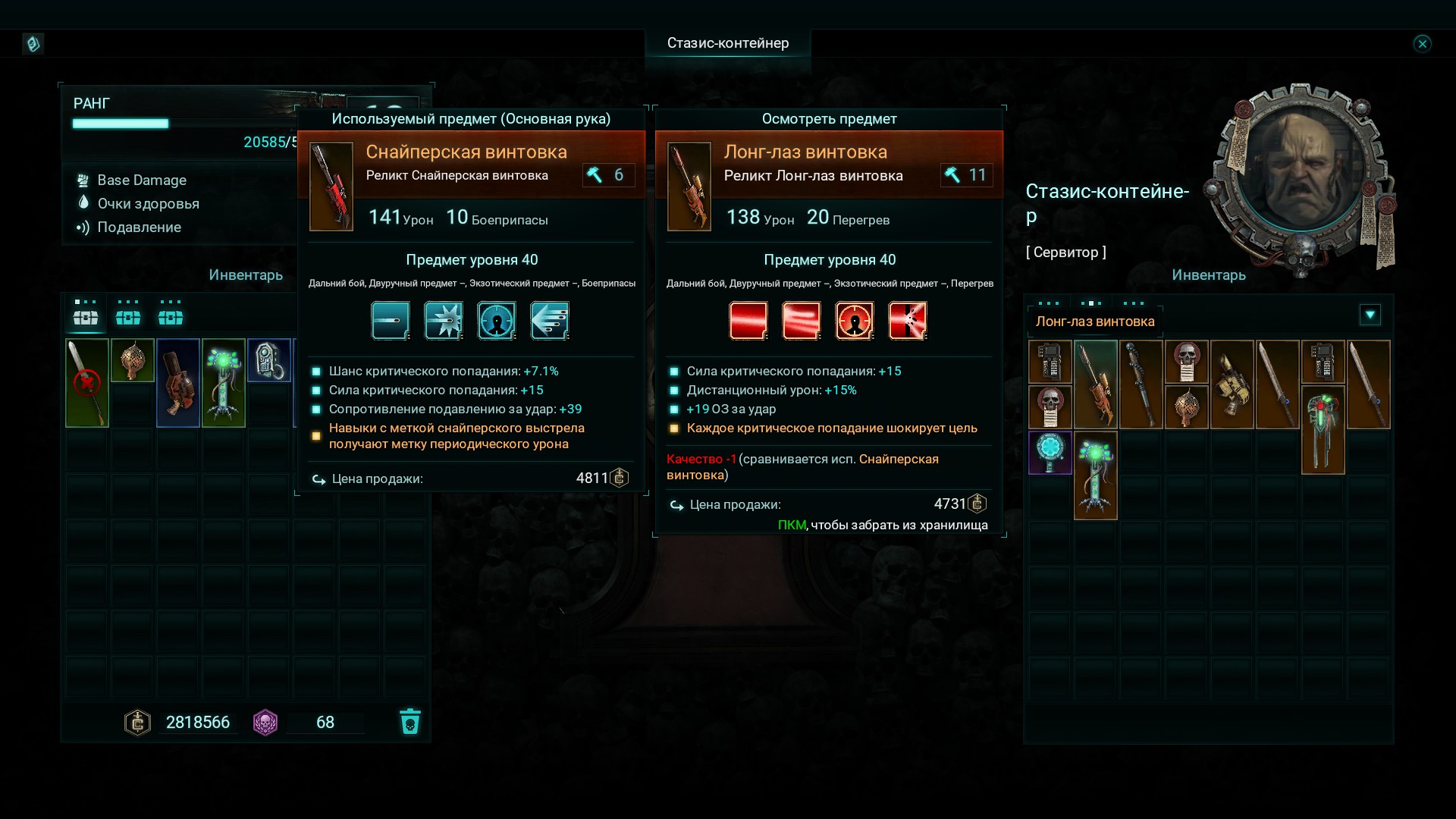The width and height of the screenshot is (1456, 819).
Task: Close the Стазис-контейнер window
Action: tap(1422, 44)
